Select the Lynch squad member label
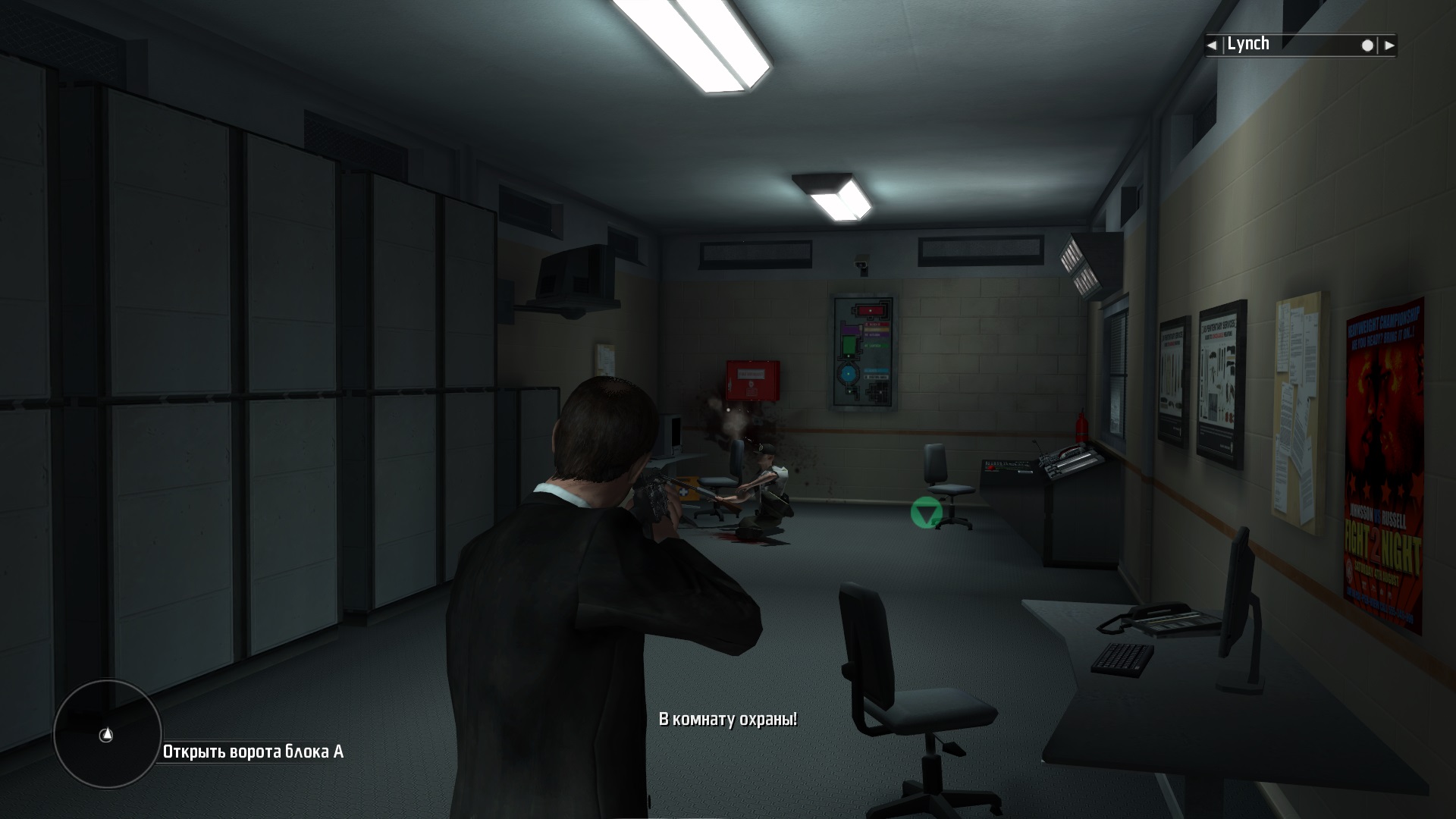The width and height of the screenshot is (1456, 819). (1248, 44)
